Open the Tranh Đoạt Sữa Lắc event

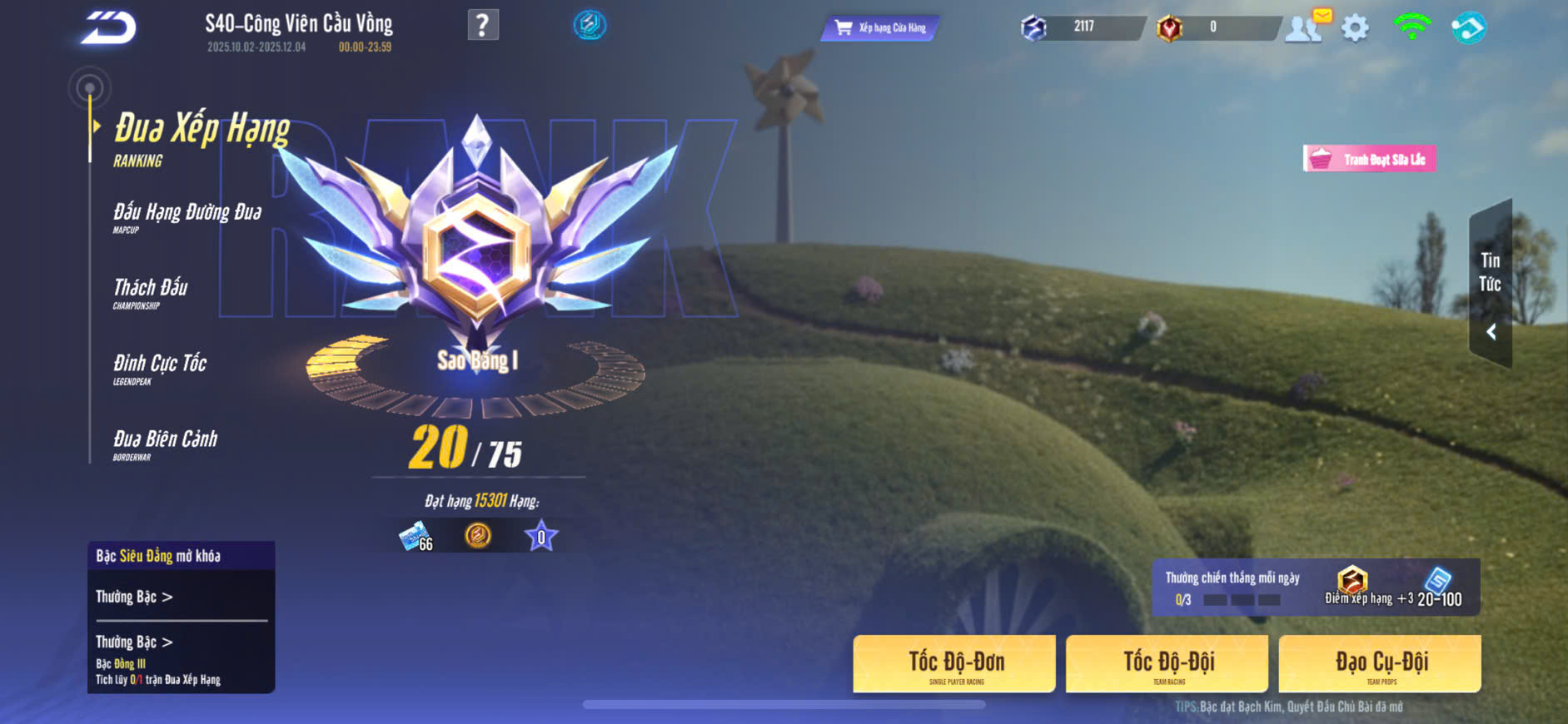(x=1370, y=159)
